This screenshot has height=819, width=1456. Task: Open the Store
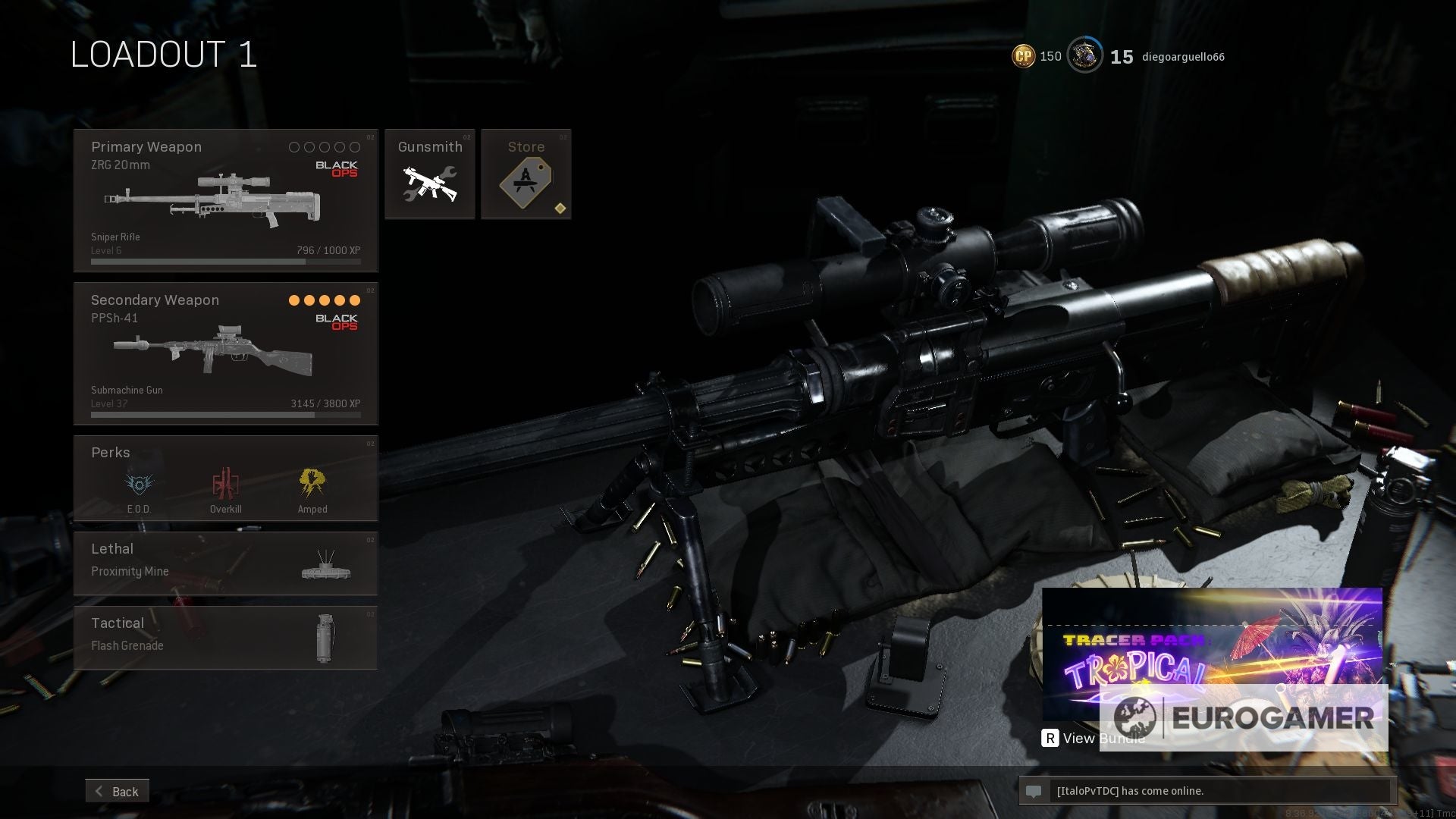click(x=526, y=174)
